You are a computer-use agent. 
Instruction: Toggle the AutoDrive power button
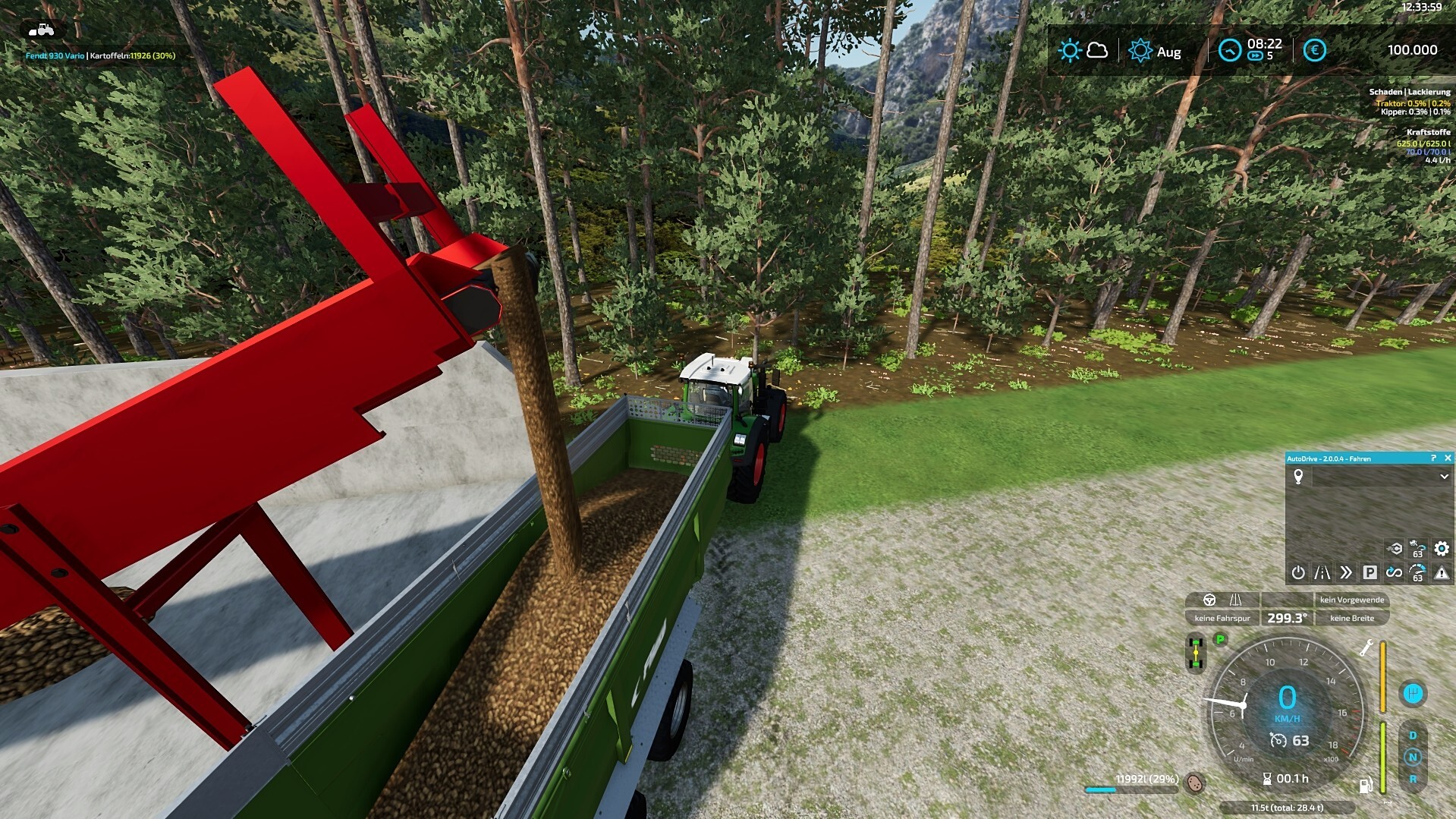pos(1298,572)
